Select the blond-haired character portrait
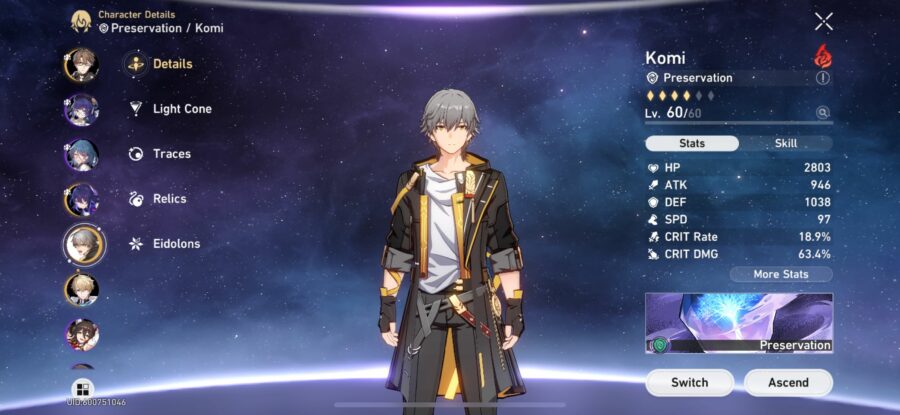Image resolution: width=900 pixels, height=415 pixels. pos(82,289)
